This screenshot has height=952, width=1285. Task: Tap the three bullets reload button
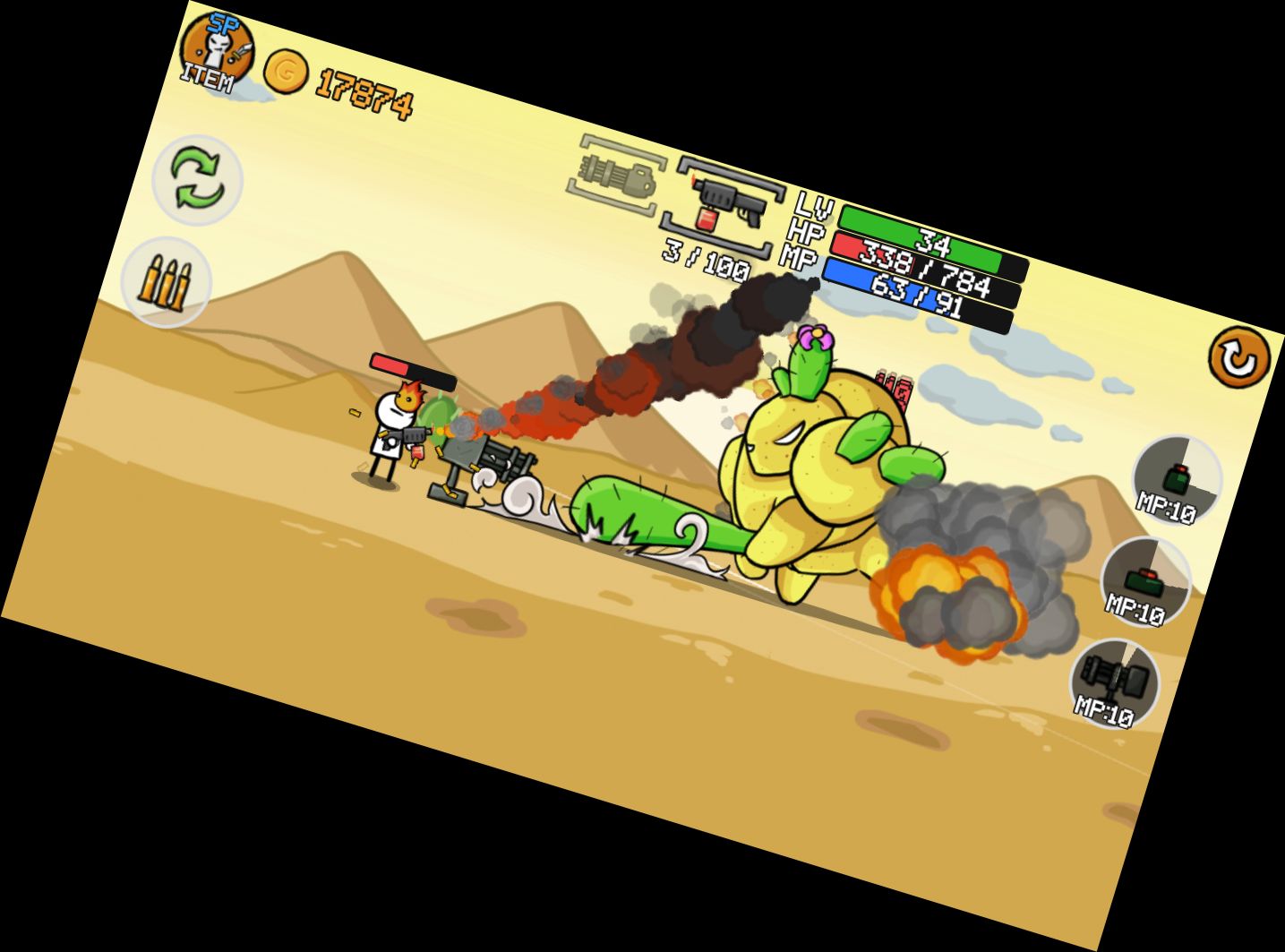pyautogui.click(x=166, y=281)
